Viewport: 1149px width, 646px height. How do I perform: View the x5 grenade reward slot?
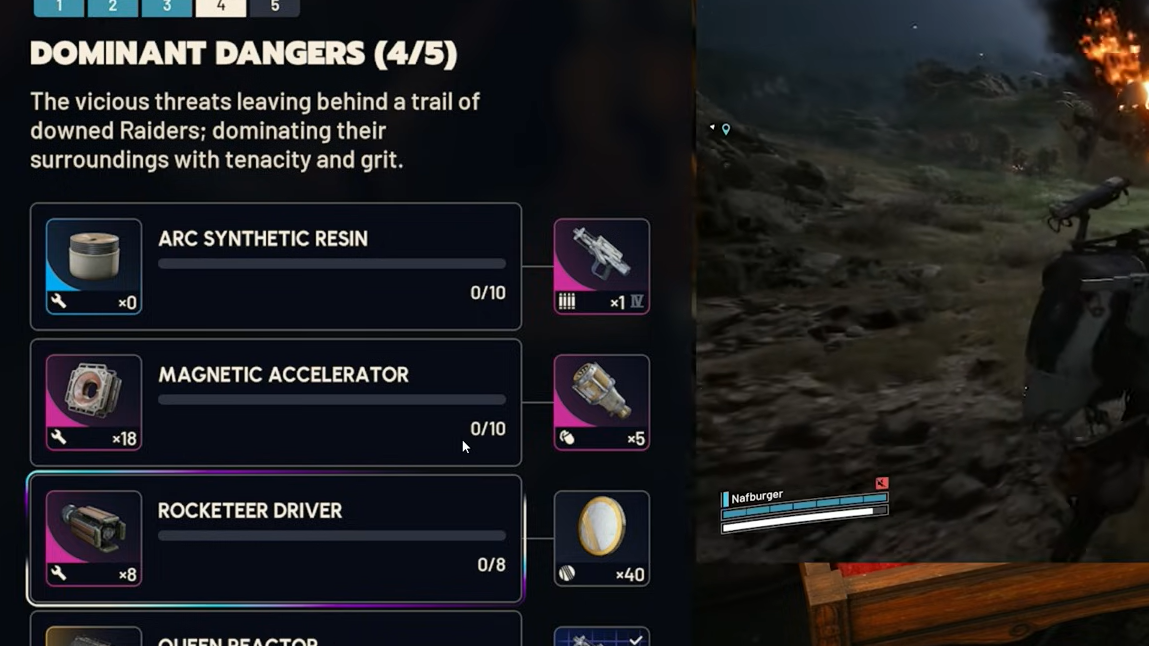pos(601,402)
